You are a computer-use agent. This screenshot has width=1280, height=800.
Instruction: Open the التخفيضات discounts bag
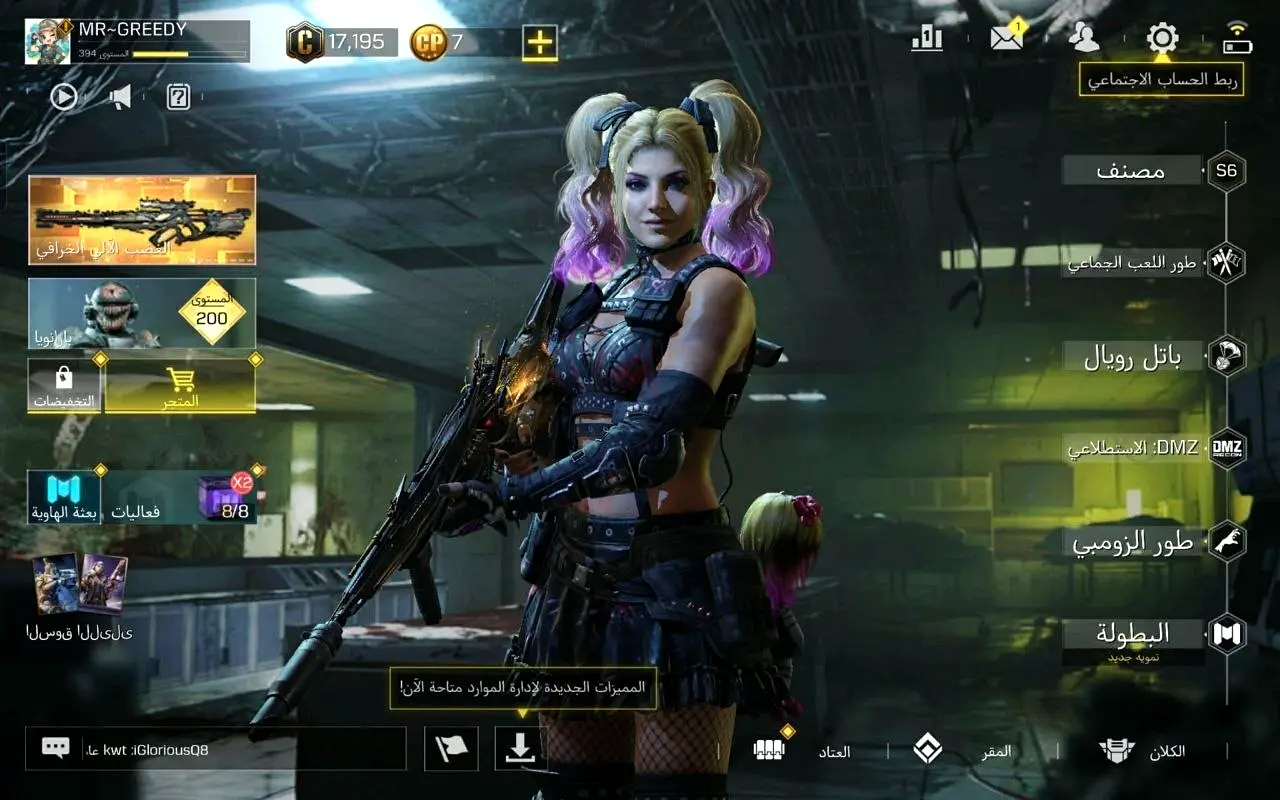(x=64, y=387)
